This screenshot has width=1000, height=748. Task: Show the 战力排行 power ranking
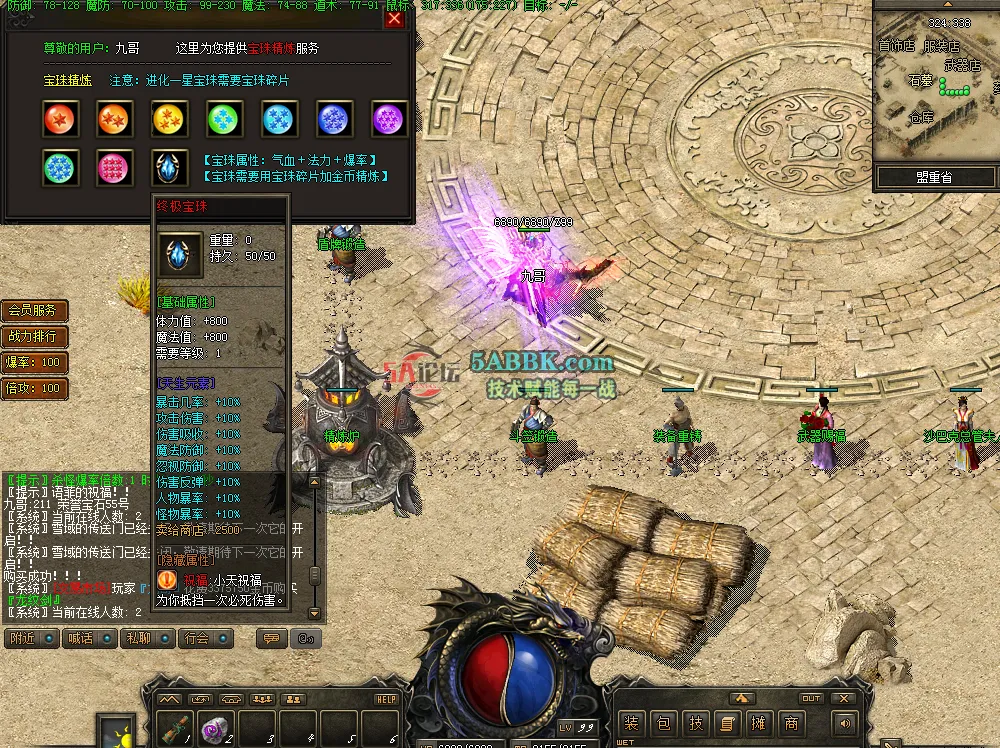[34, 337]
